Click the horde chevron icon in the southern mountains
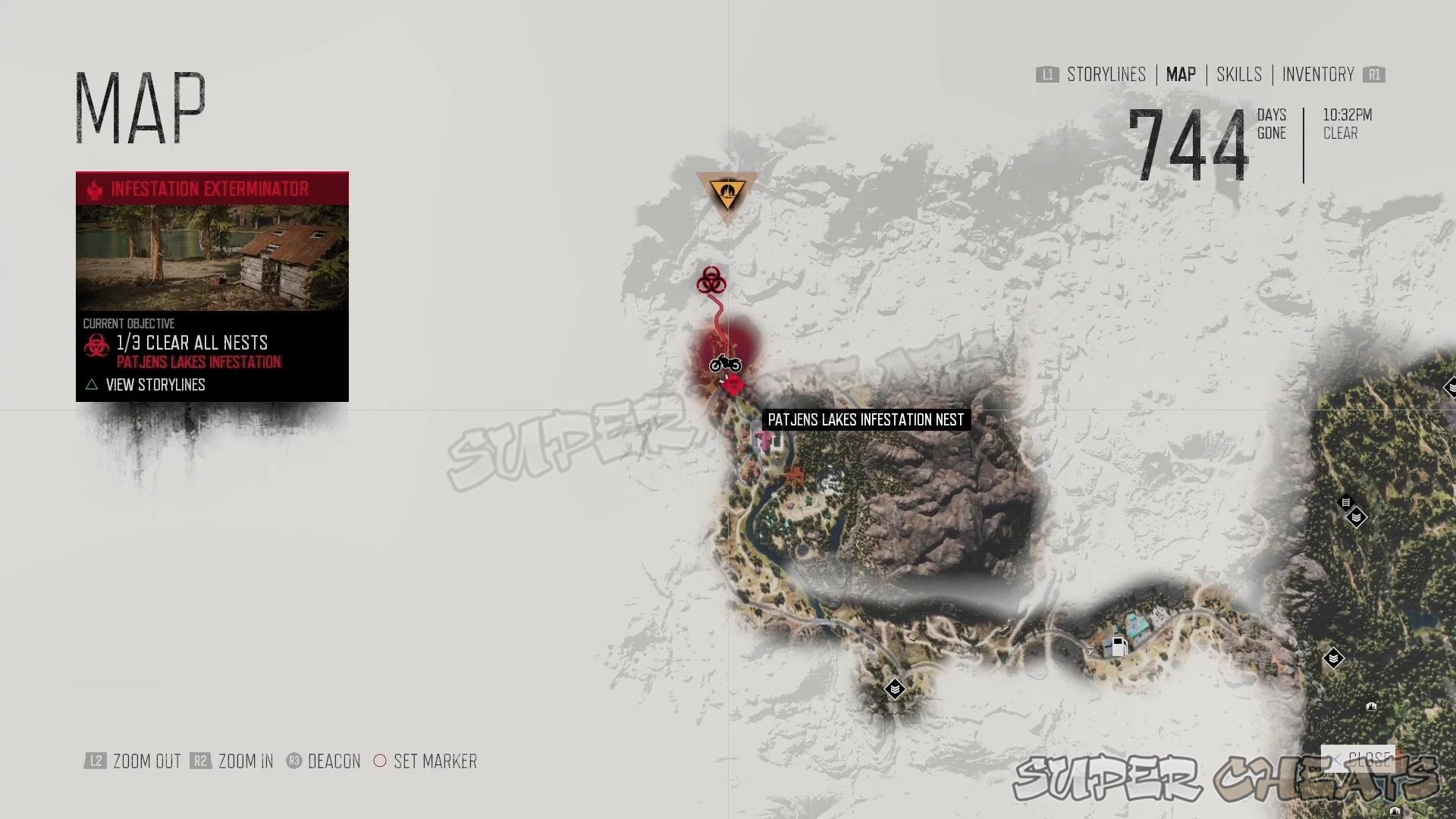This screenshot has width=1456, height=819. (x=895, y=689)
